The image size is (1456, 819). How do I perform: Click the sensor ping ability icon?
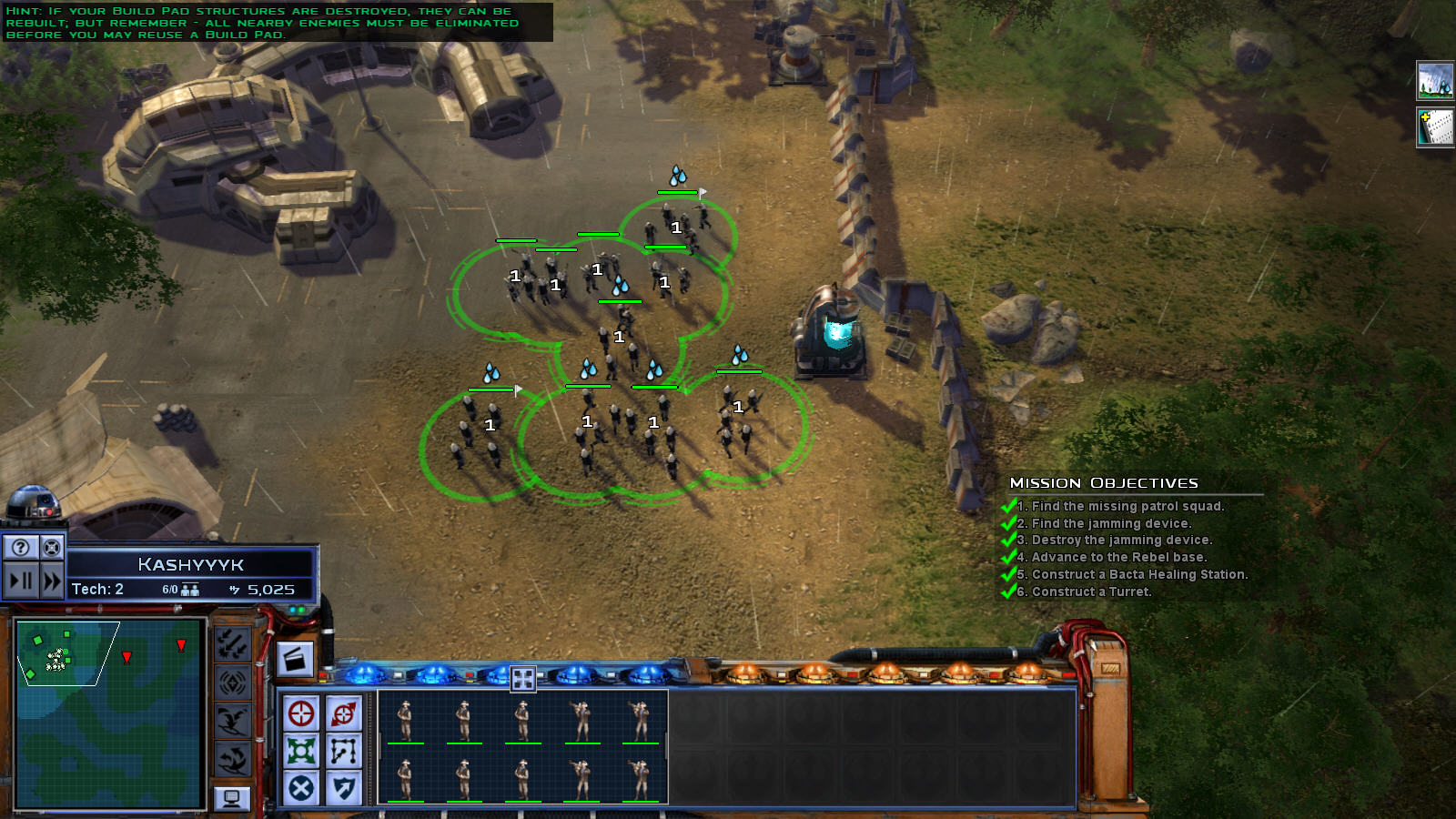click(233, 682)
